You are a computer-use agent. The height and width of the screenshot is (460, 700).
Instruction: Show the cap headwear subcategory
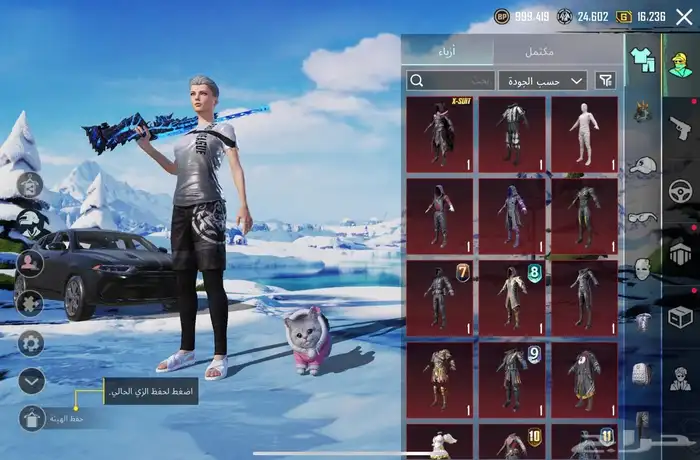click(x=642, y=164)
